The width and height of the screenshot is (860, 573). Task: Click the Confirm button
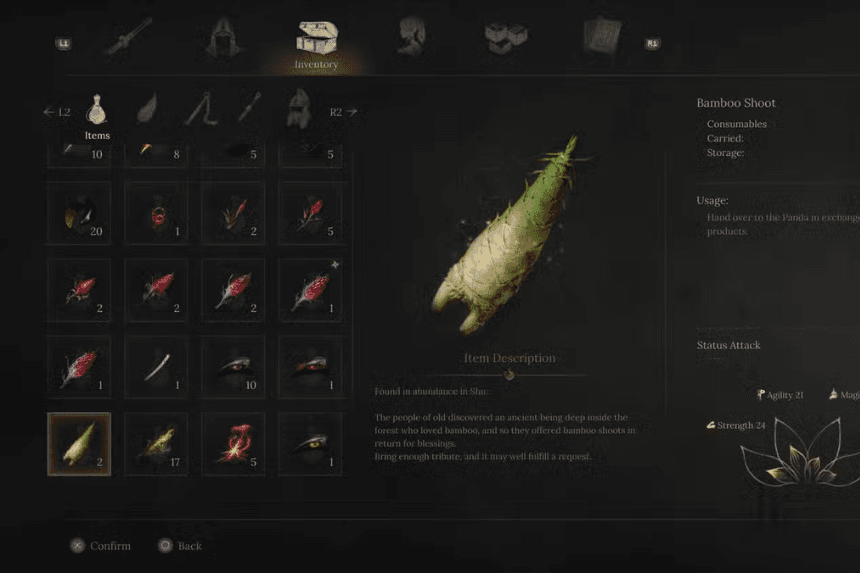(101, 546)
